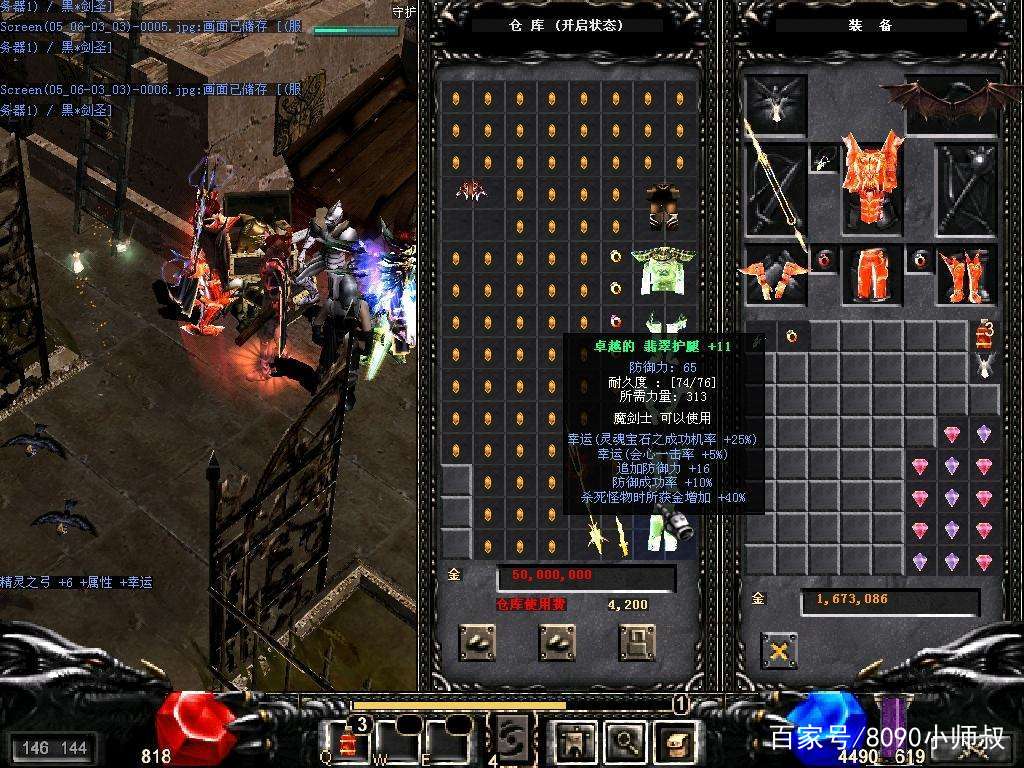Select the equipped bow weapon slot

click(775, 188)
